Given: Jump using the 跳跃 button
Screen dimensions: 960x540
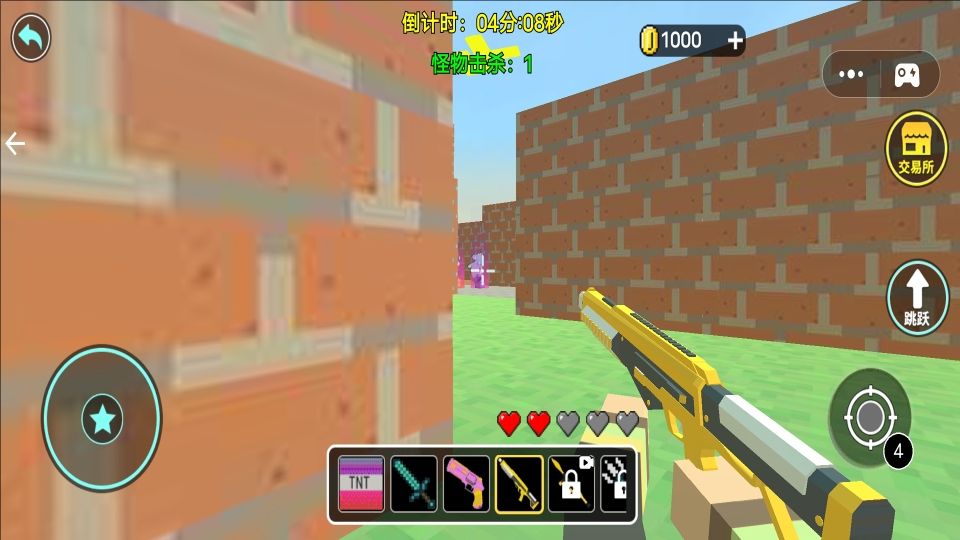Looking at the screenshot, I should 917,298.
